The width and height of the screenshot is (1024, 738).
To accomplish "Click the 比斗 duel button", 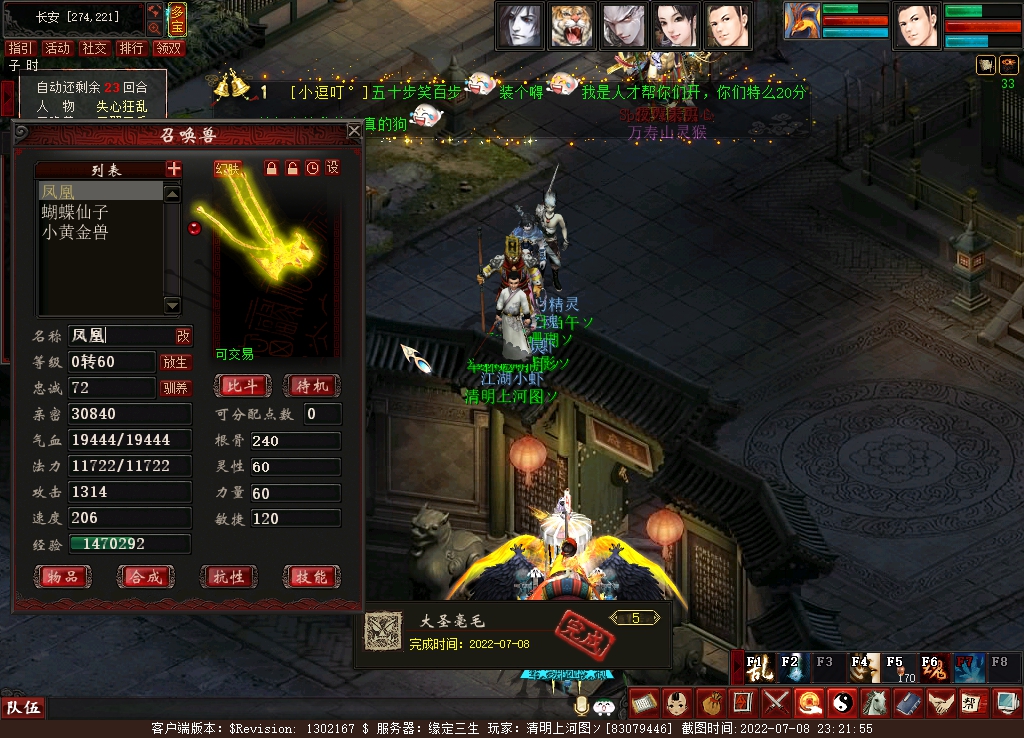I will pyautogui.click(x=243, y=386).
